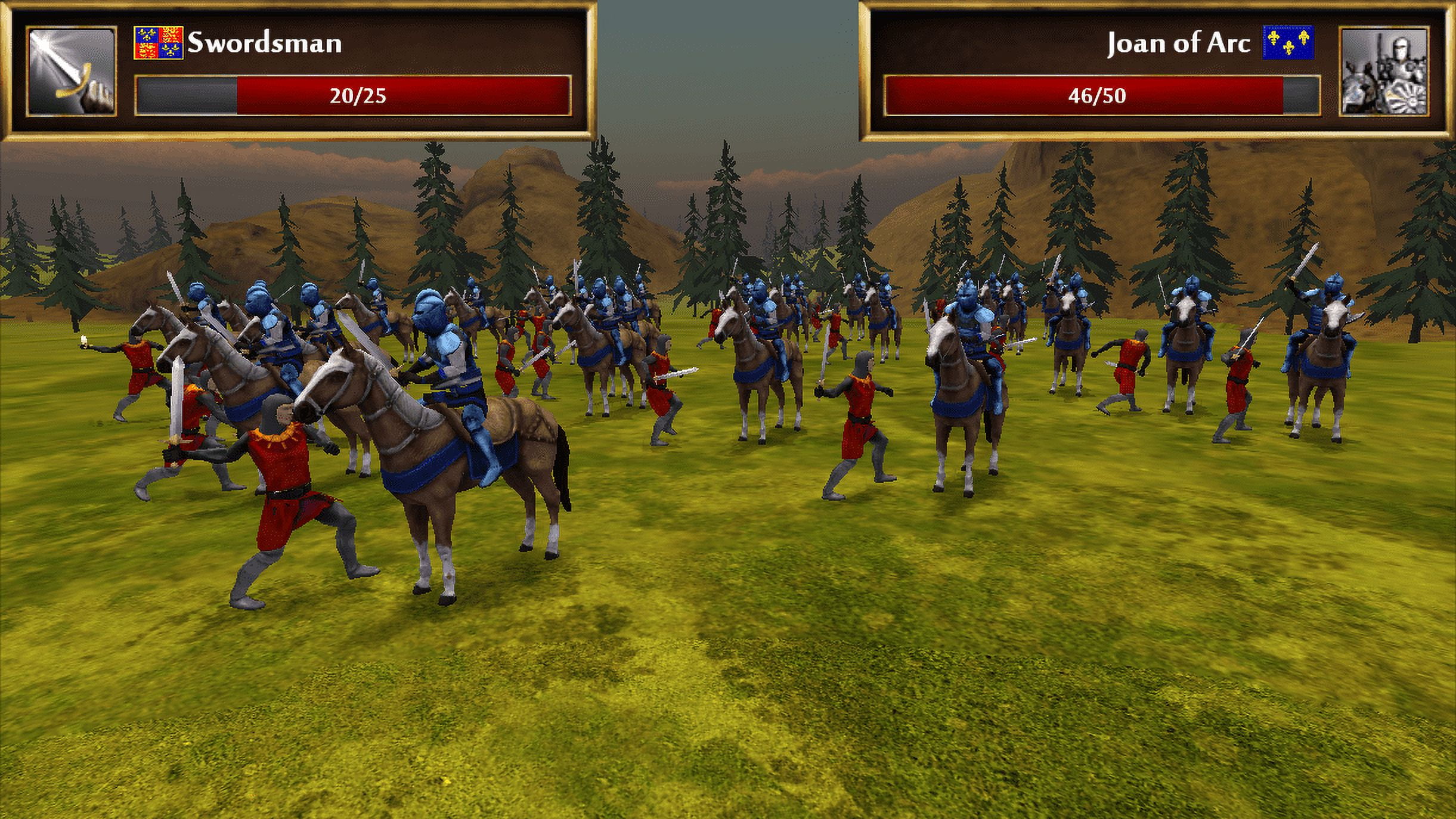The height and width of the screenshot is (819, 1456).
Task: Click the Swordsman sword portrait icon
Action: point(72,72)
